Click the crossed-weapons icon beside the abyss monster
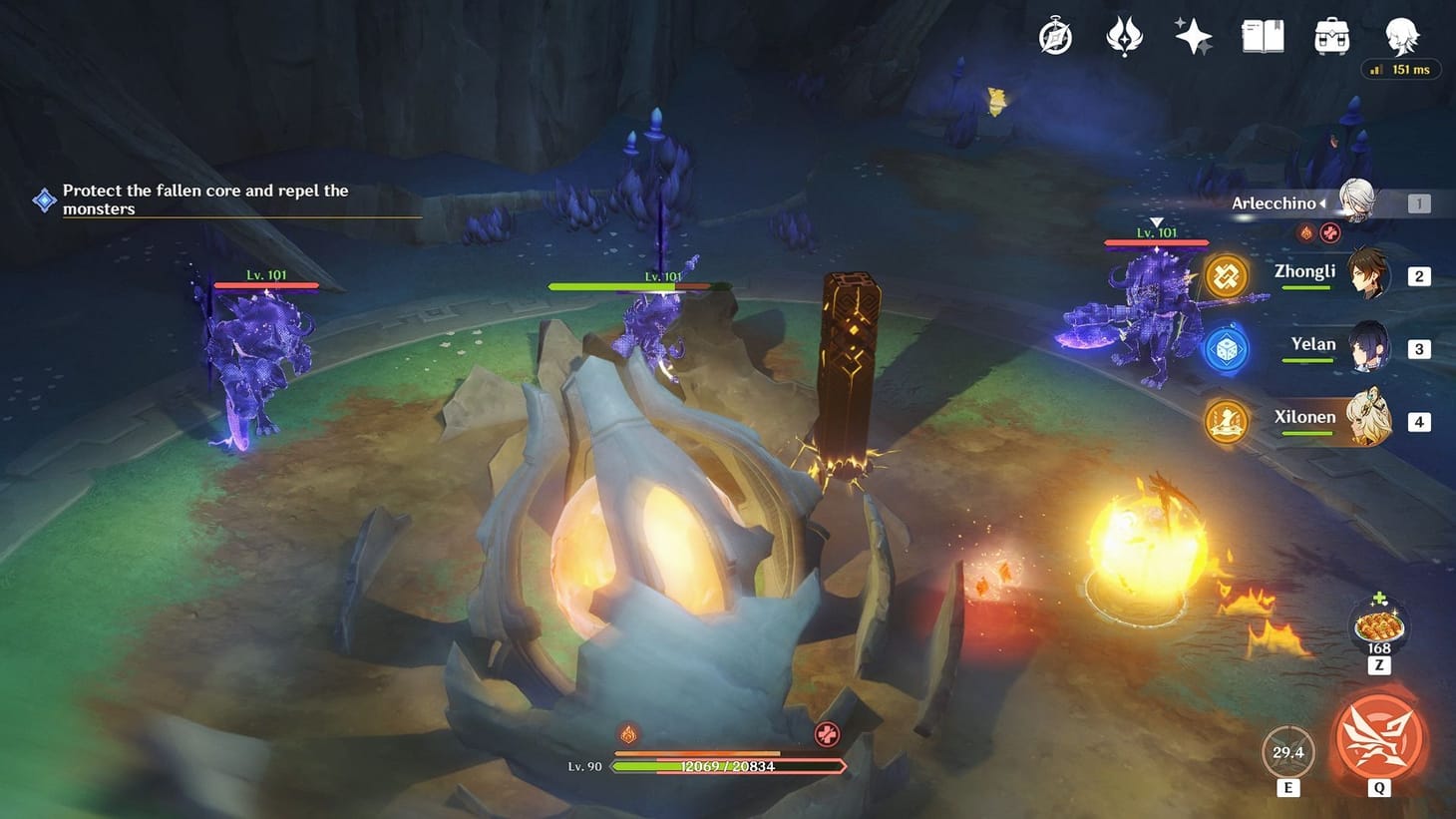Image resolution: width=1456 pixels, height=819 pixels. pyautogui.click(x=1225, y=275)
